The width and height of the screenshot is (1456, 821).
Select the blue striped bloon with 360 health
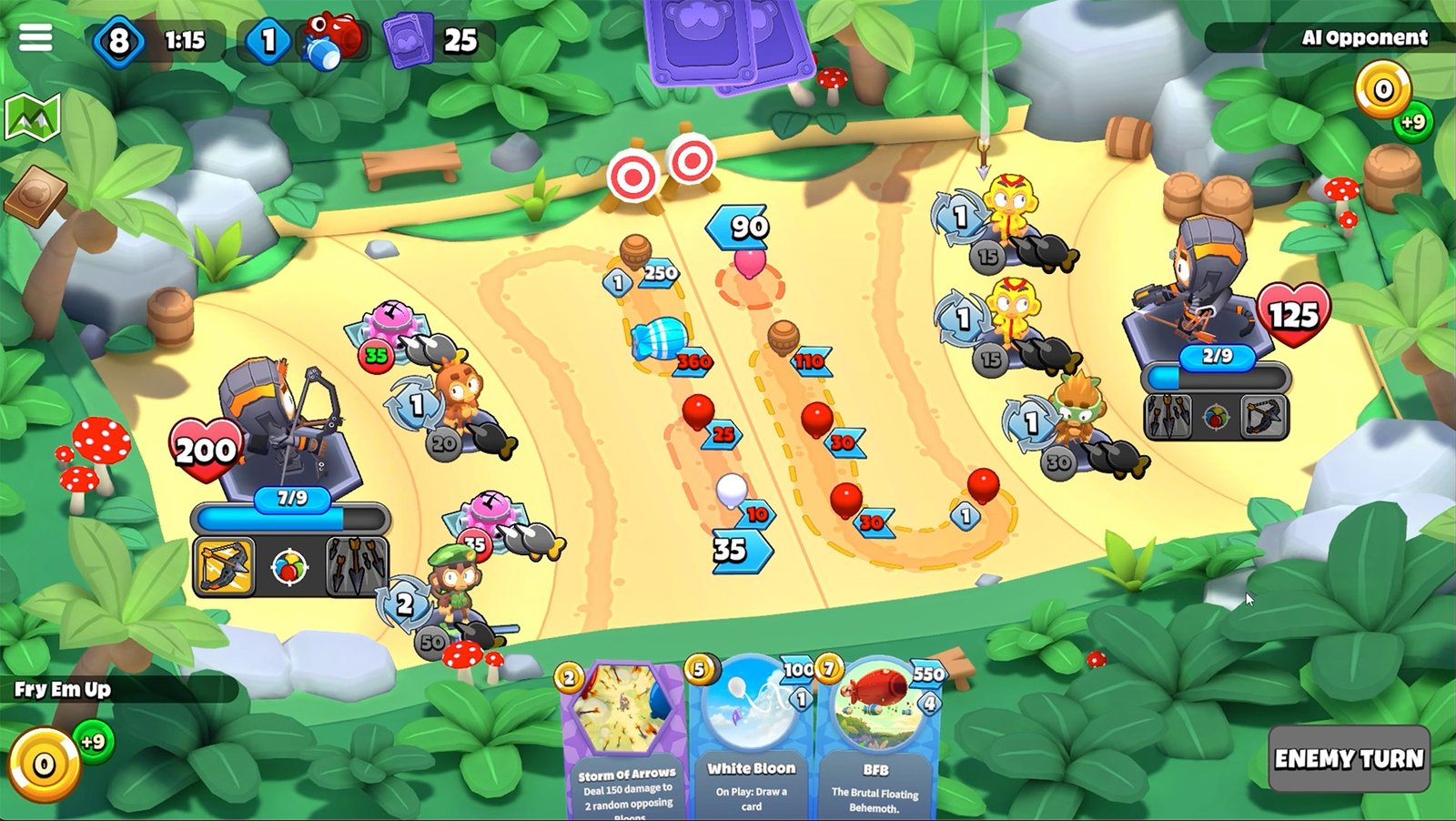point(659,339)
